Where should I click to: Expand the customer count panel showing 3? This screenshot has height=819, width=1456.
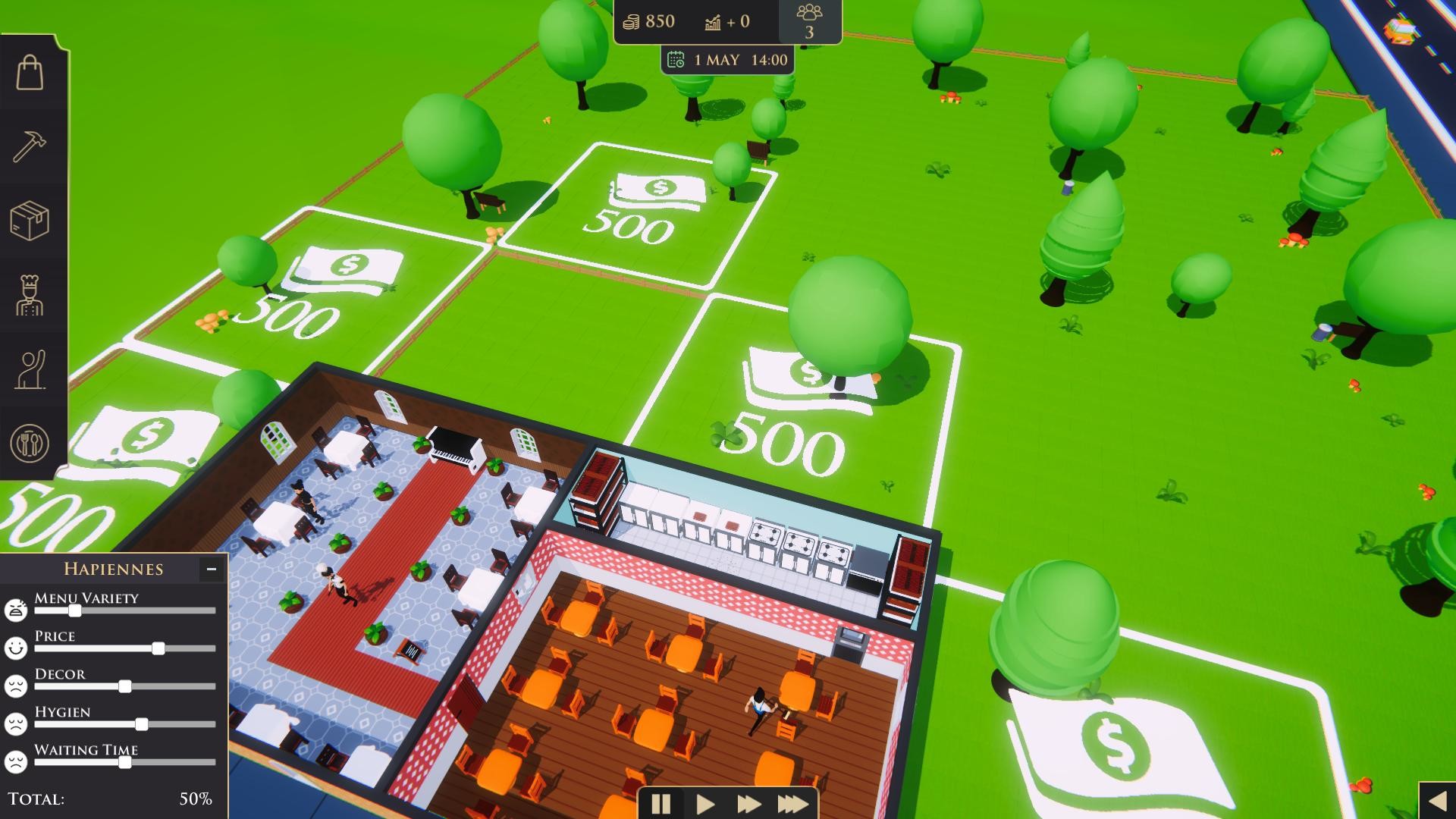811,21
